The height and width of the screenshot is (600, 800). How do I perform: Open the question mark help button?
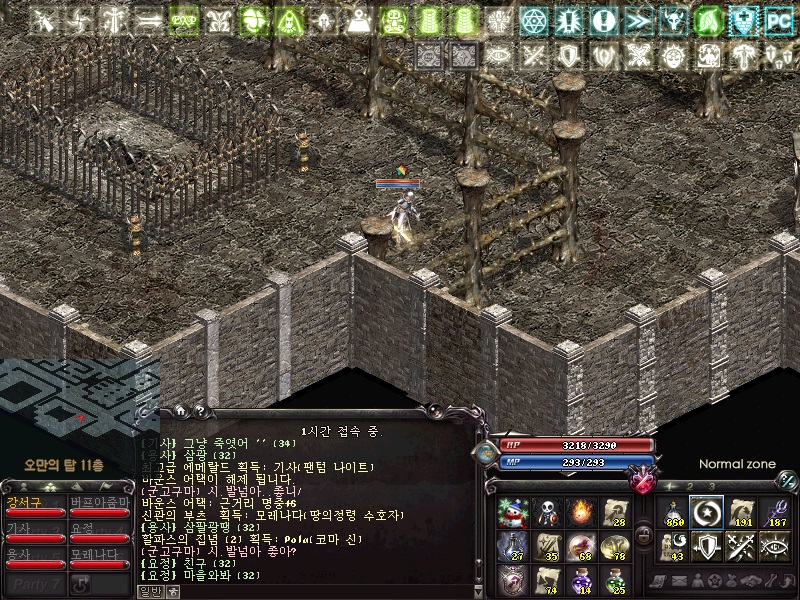pyautogui.click(x=199, y=410)
